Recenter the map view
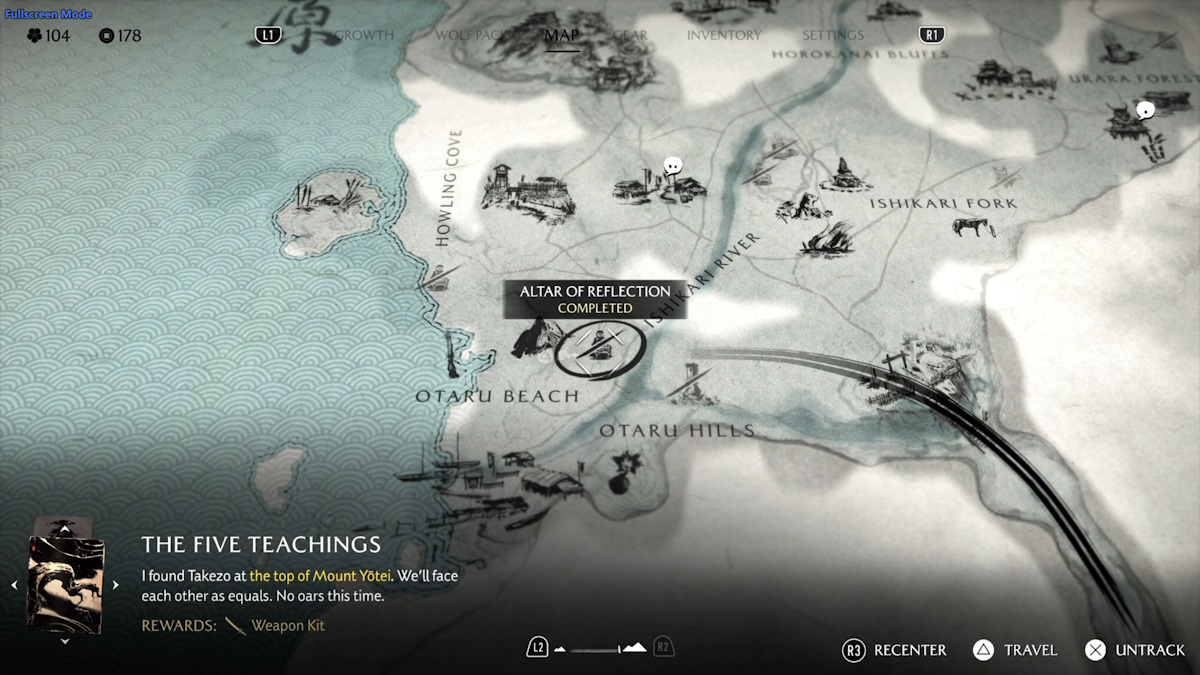 pyautogui.click(x=895, y=650)
